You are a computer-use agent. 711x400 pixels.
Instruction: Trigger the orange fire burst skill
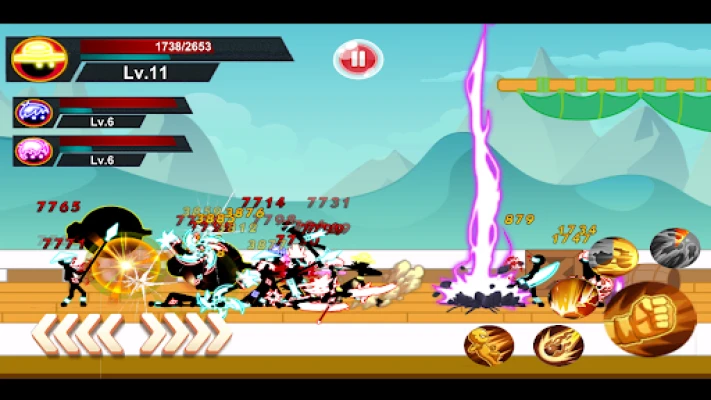[572, 297]
